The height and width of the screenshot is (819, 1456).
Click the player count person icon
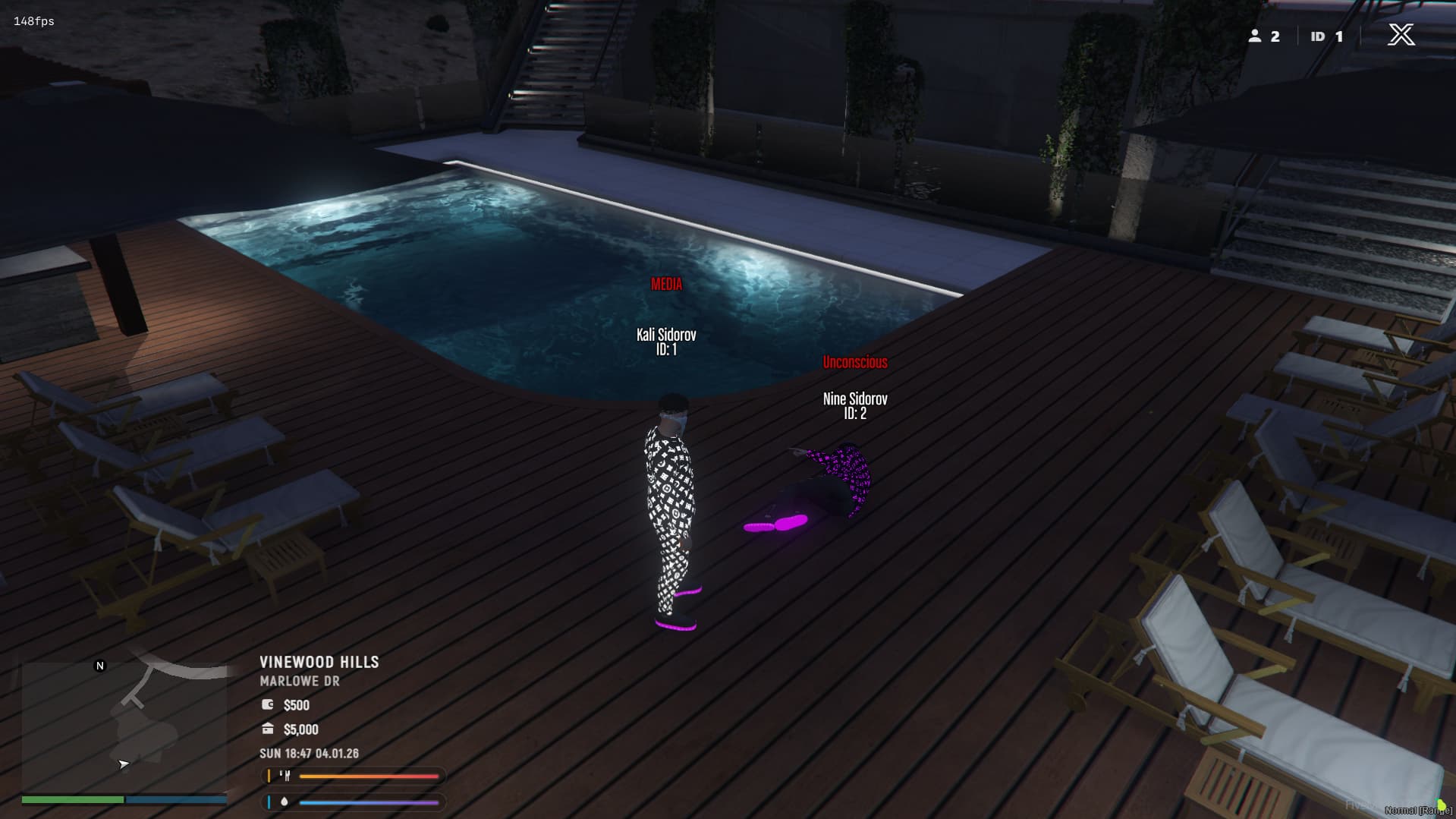[x=1256, y=36]
